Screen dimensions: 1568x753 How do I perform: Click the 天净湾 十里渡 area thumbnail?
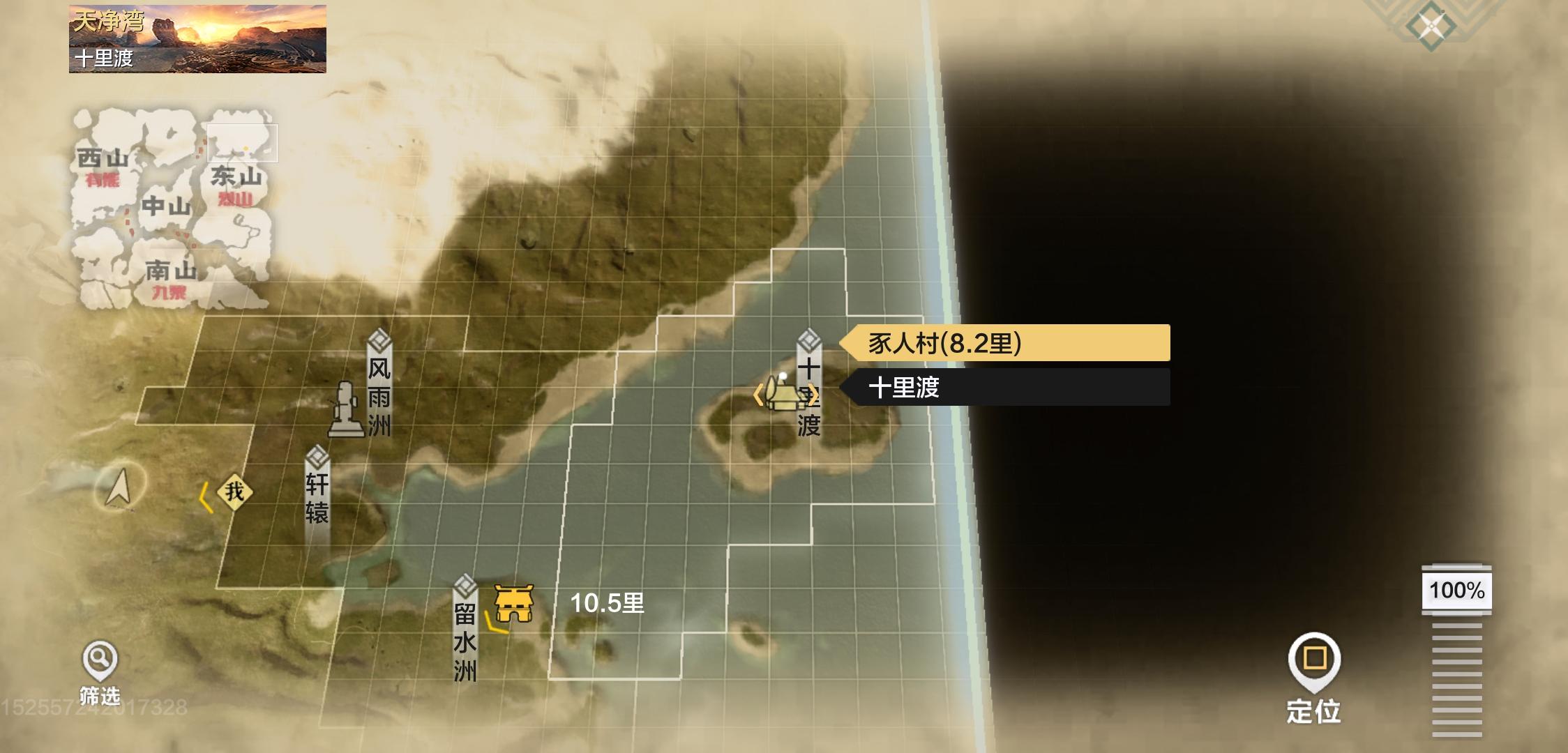click(x=197, y=39)
